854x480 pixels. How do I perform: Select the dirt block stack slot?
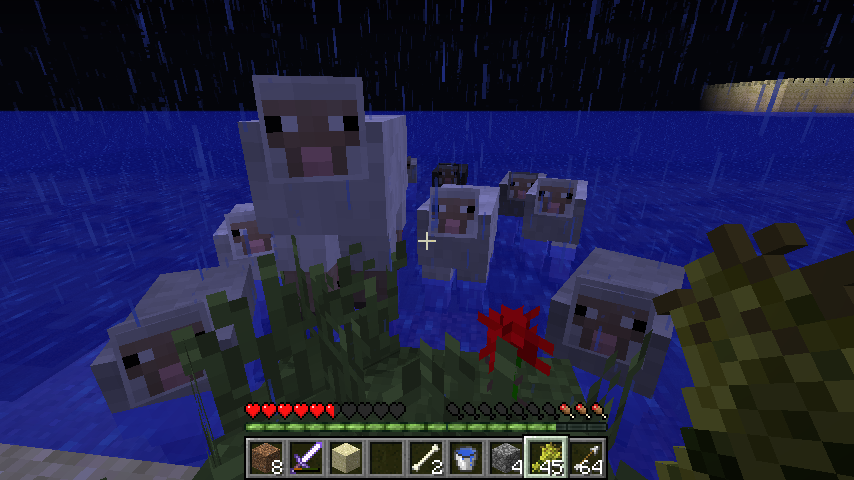click(266, 457)
